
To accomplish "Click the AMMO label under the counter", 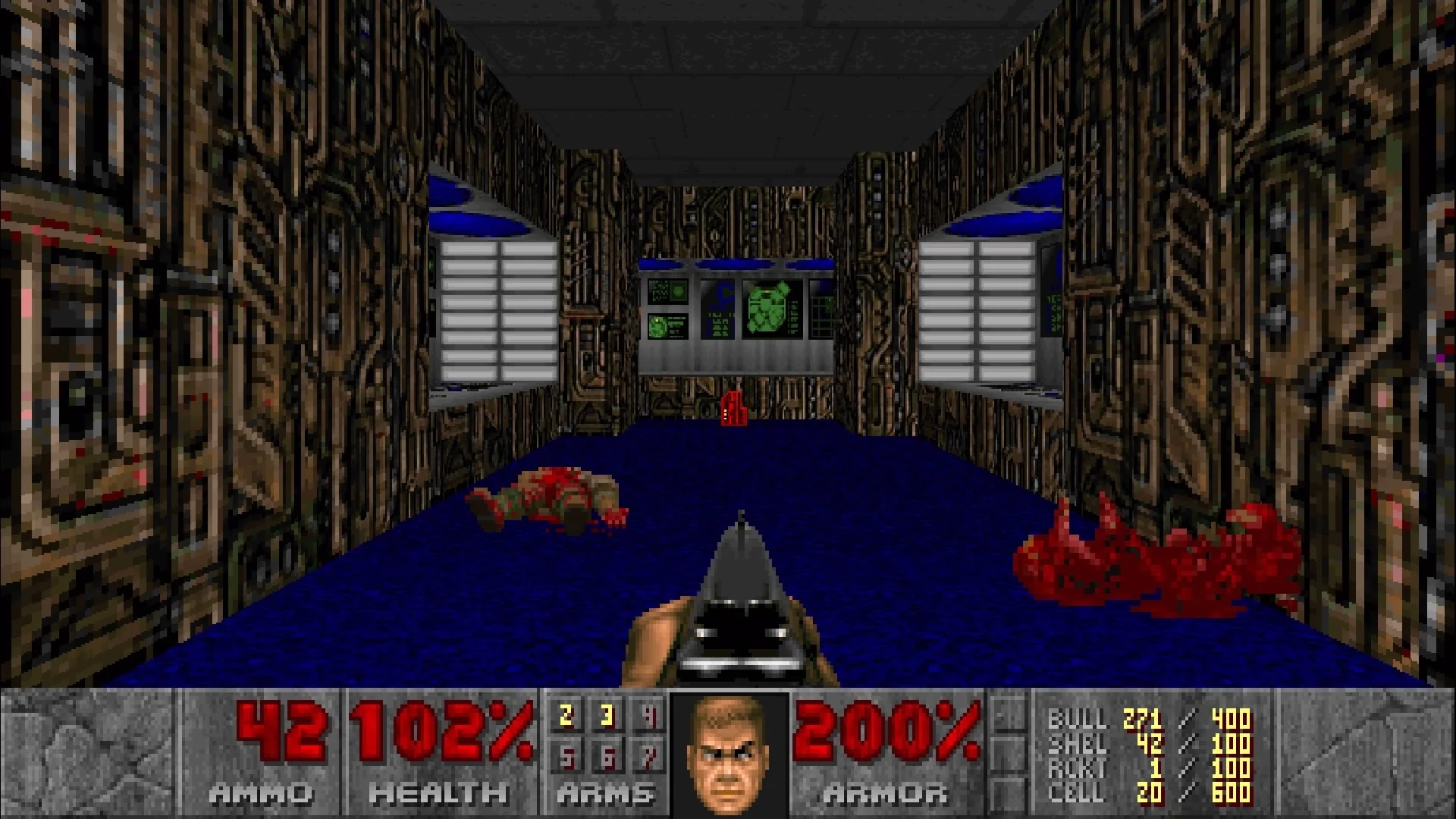I will [260, 795].
